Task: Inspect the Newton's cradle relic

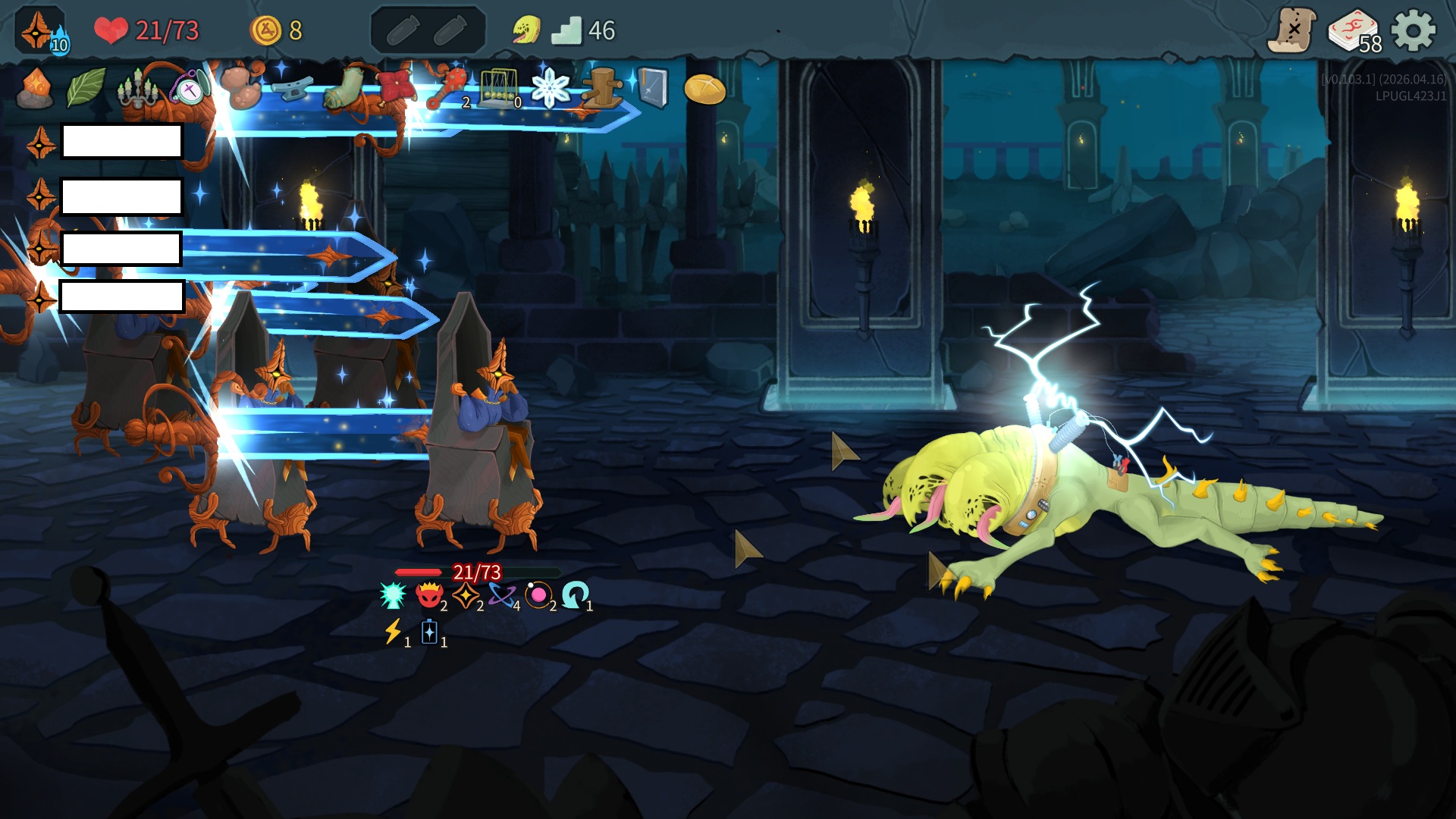Action: pos(499,89)
